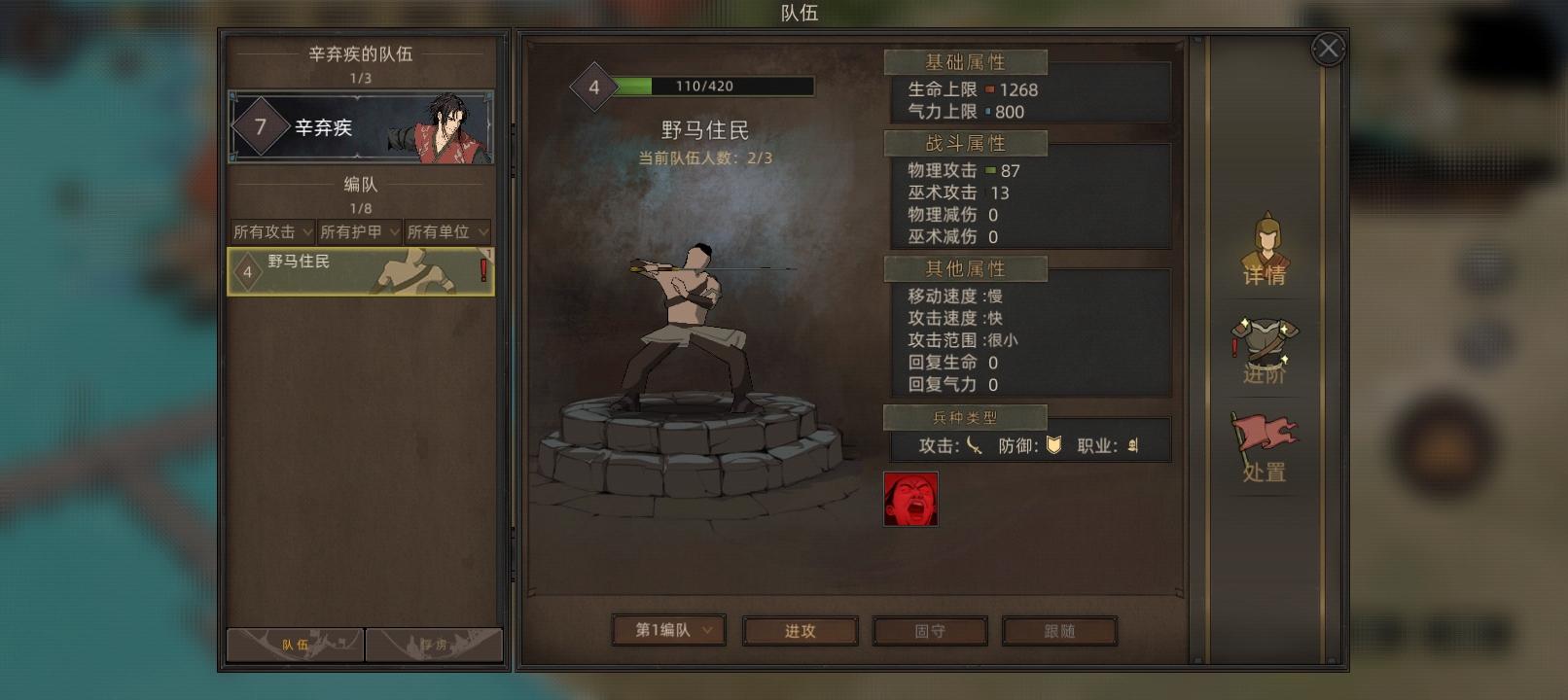Enable the 跟随 follow stance
This screenshot has width=1568, height=700.
click(1060, 630)
